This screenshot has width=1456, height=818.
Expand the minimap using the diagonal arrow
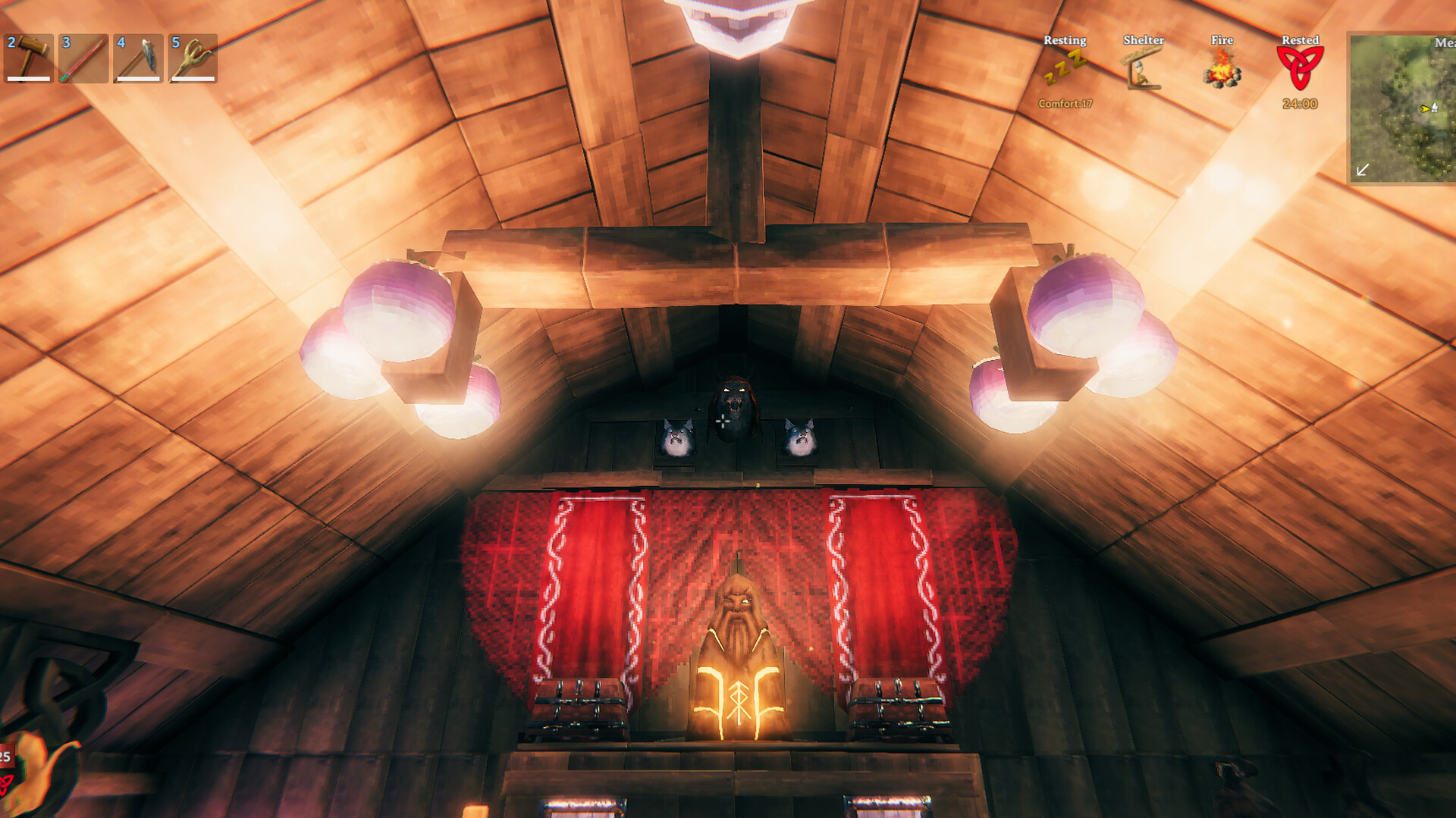click(1362, 170)
